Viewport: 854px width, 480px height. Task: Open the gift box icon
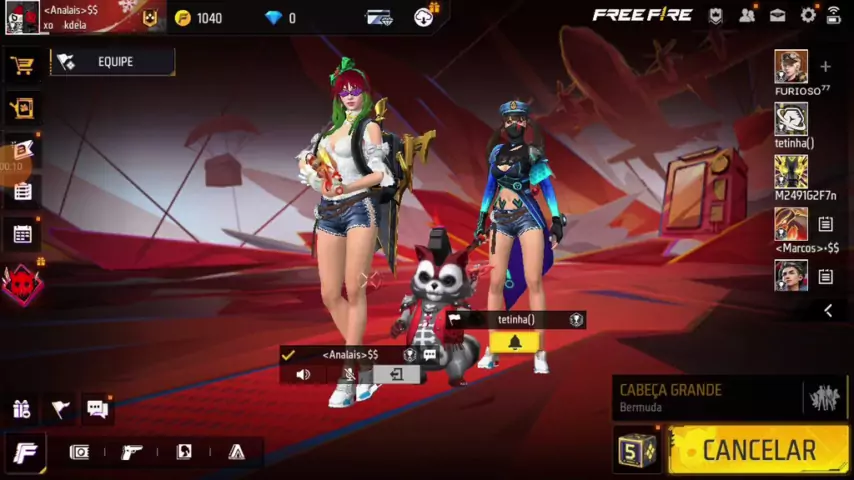pos(22,408)
